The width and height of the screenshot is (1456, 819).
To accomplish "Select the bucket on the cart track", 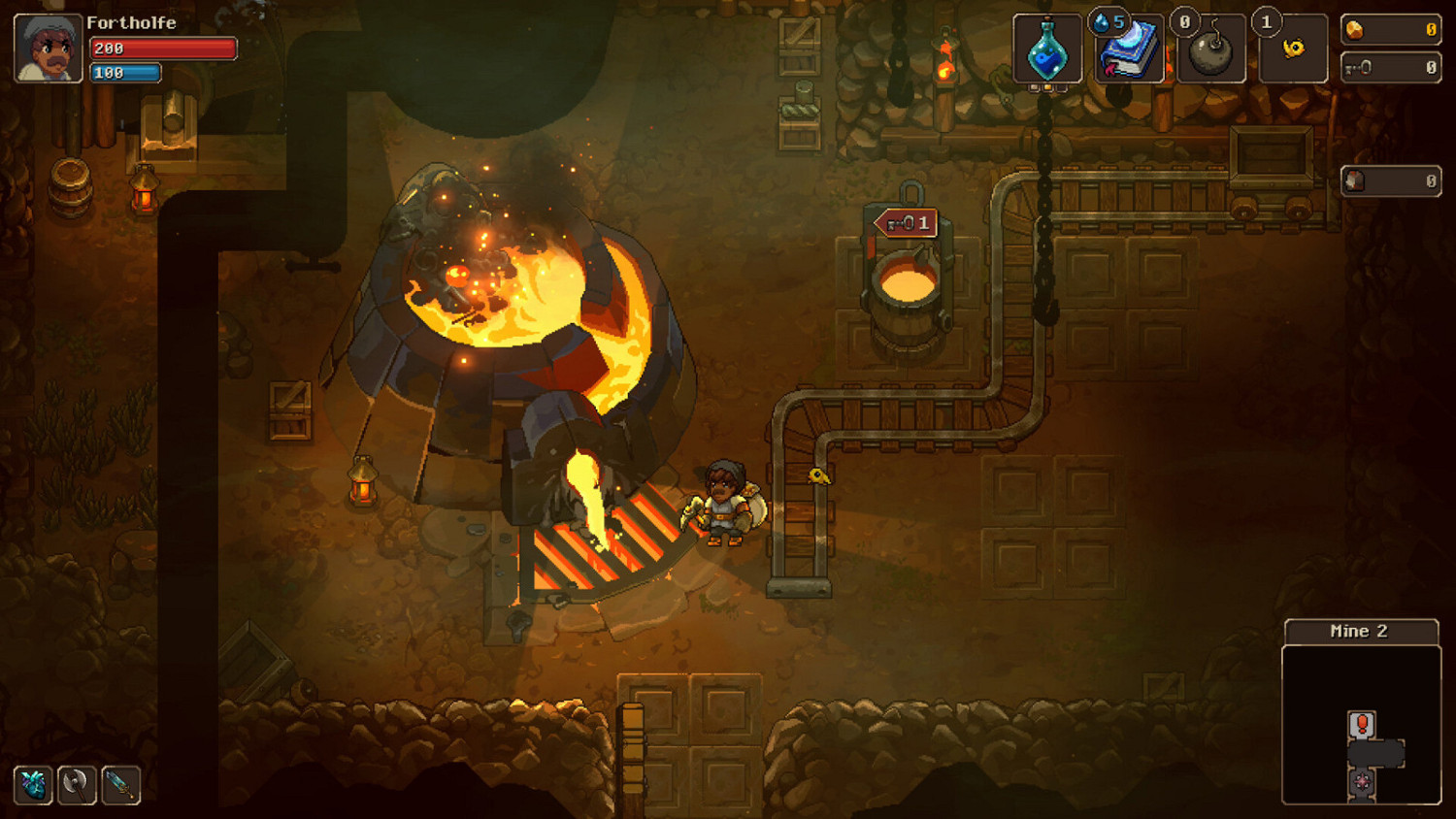I will pos(905,286).
